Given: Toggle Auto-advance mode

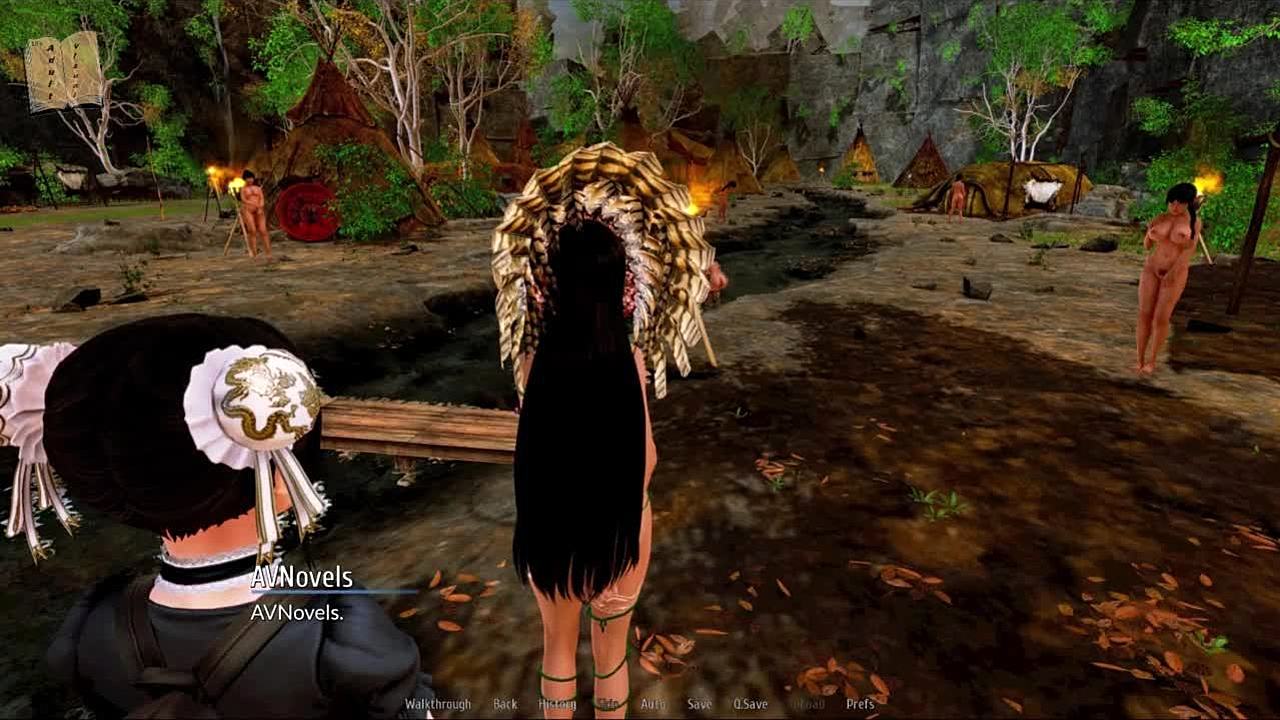Looking at the screenshot, I should 652,704.
